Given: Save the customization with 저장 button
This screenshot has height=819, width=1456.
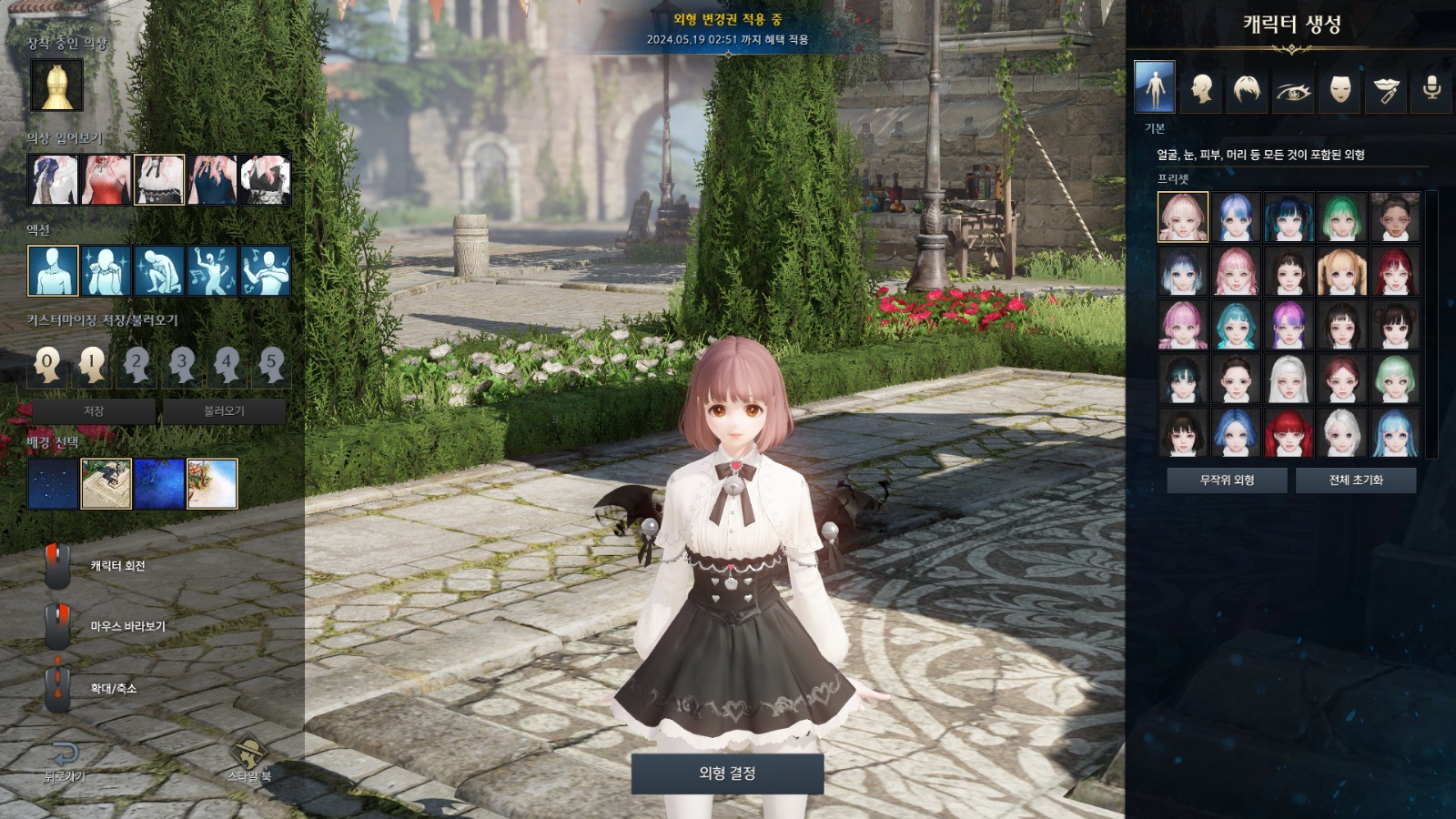Looking at the screenshot, I should [94, 411].
